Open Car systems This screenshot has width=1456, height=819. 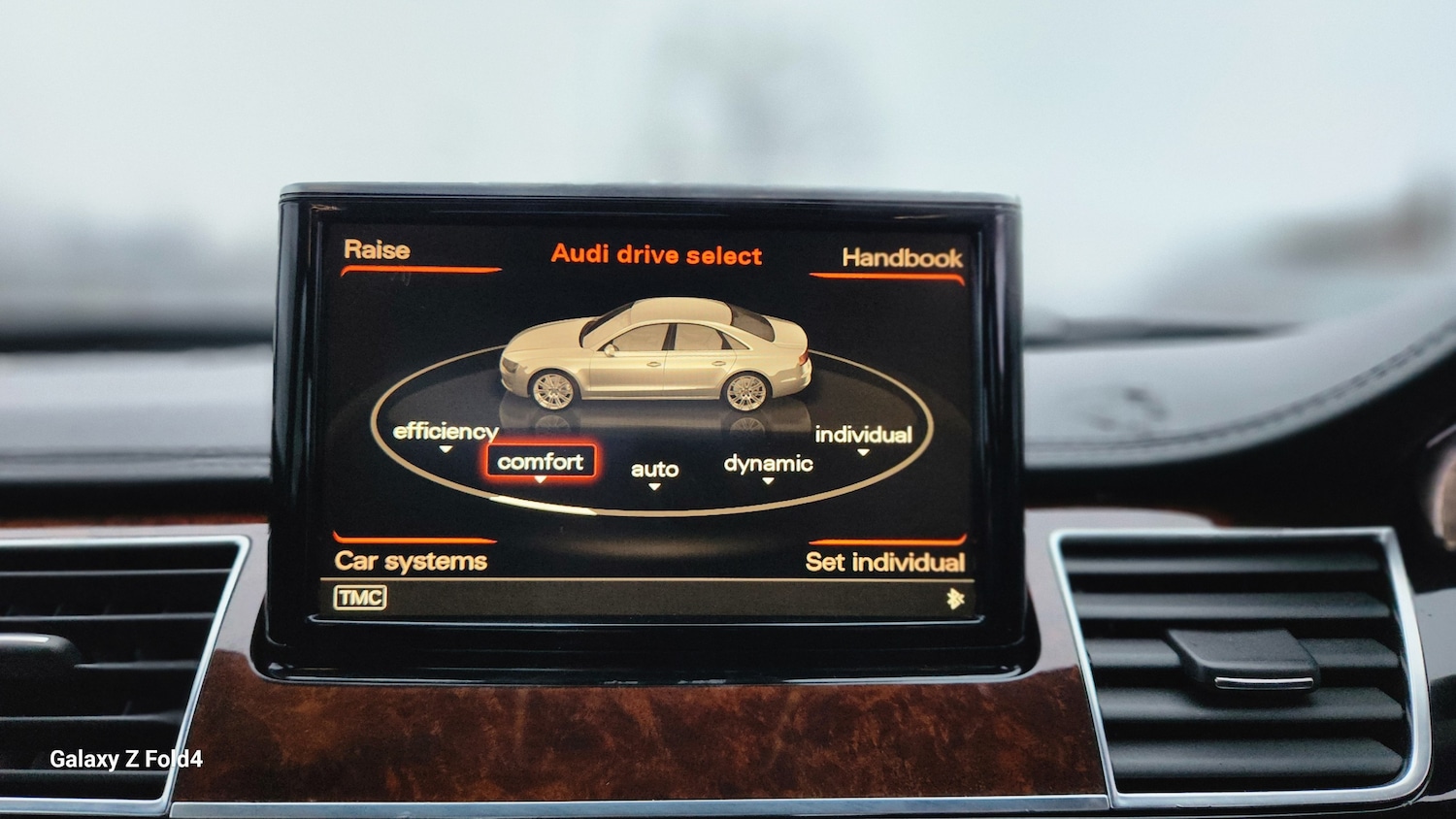pyautogui.click(x=411, y=559)
